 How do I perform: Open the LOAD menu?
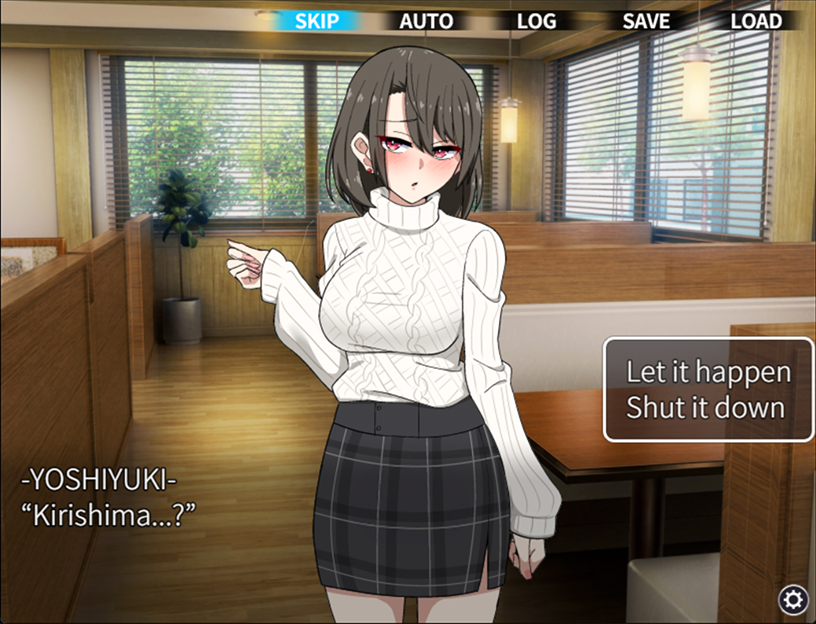(756, 21)
